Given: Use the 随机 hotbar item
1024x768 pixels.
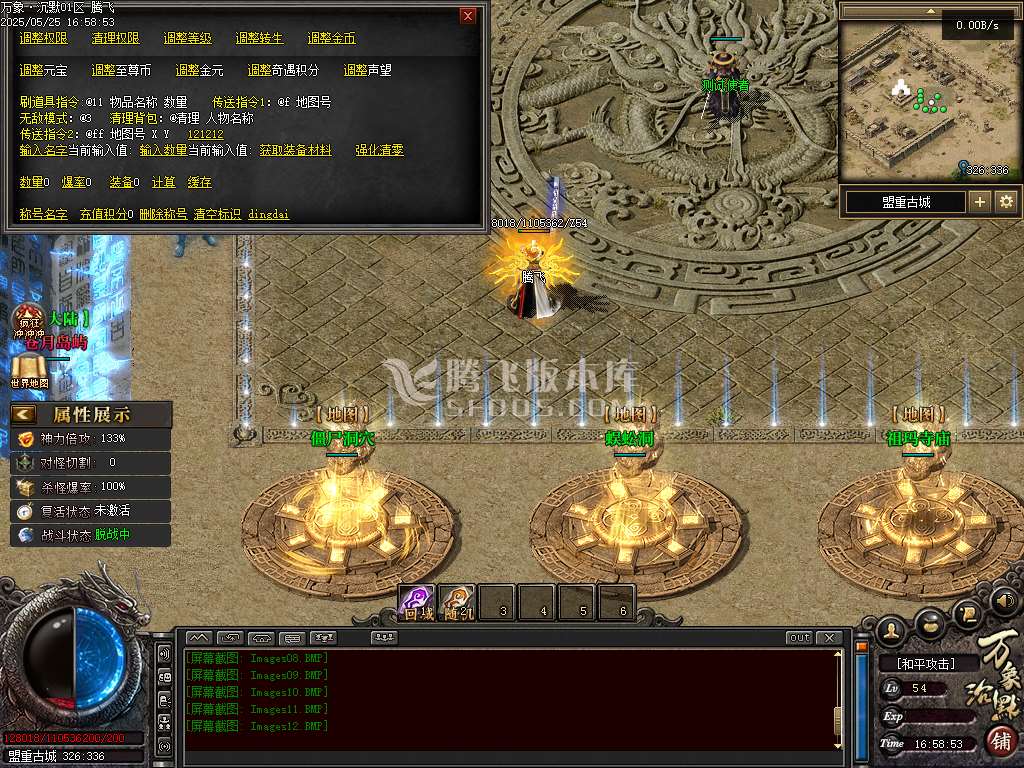Looking at the screenshot, I should click(458, 603).
